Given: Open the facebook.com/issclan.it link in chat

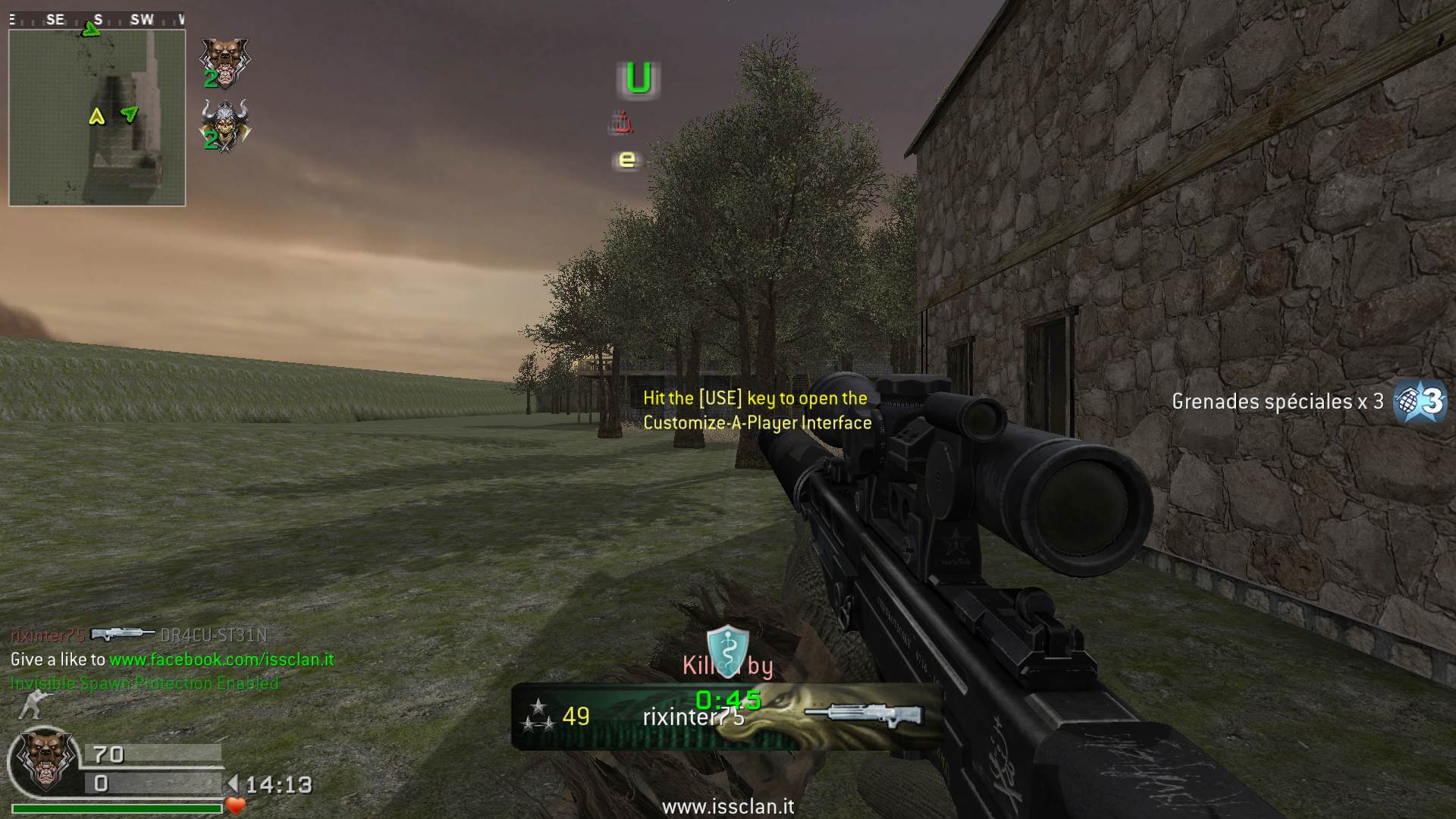Looking at the screenshot, I should [x=221, y=660].
